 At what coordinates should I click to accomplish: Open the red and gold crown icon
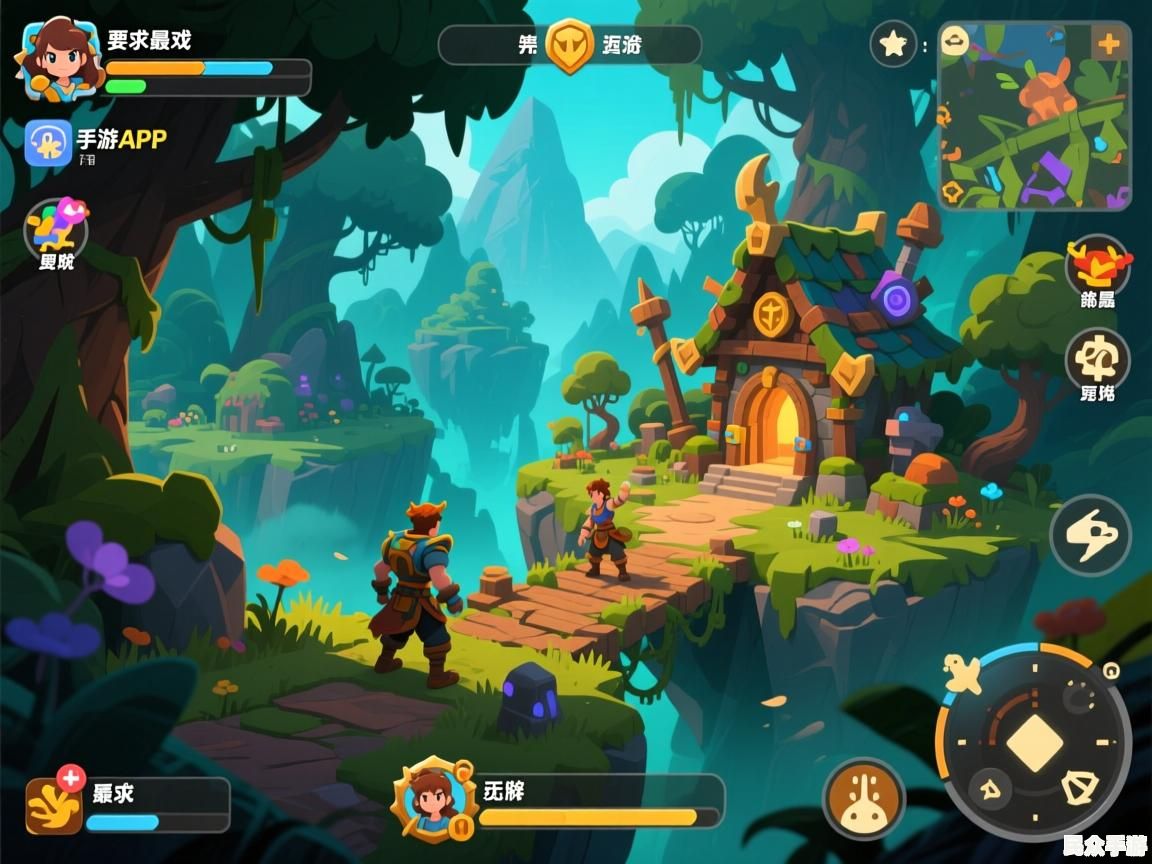1098,264
